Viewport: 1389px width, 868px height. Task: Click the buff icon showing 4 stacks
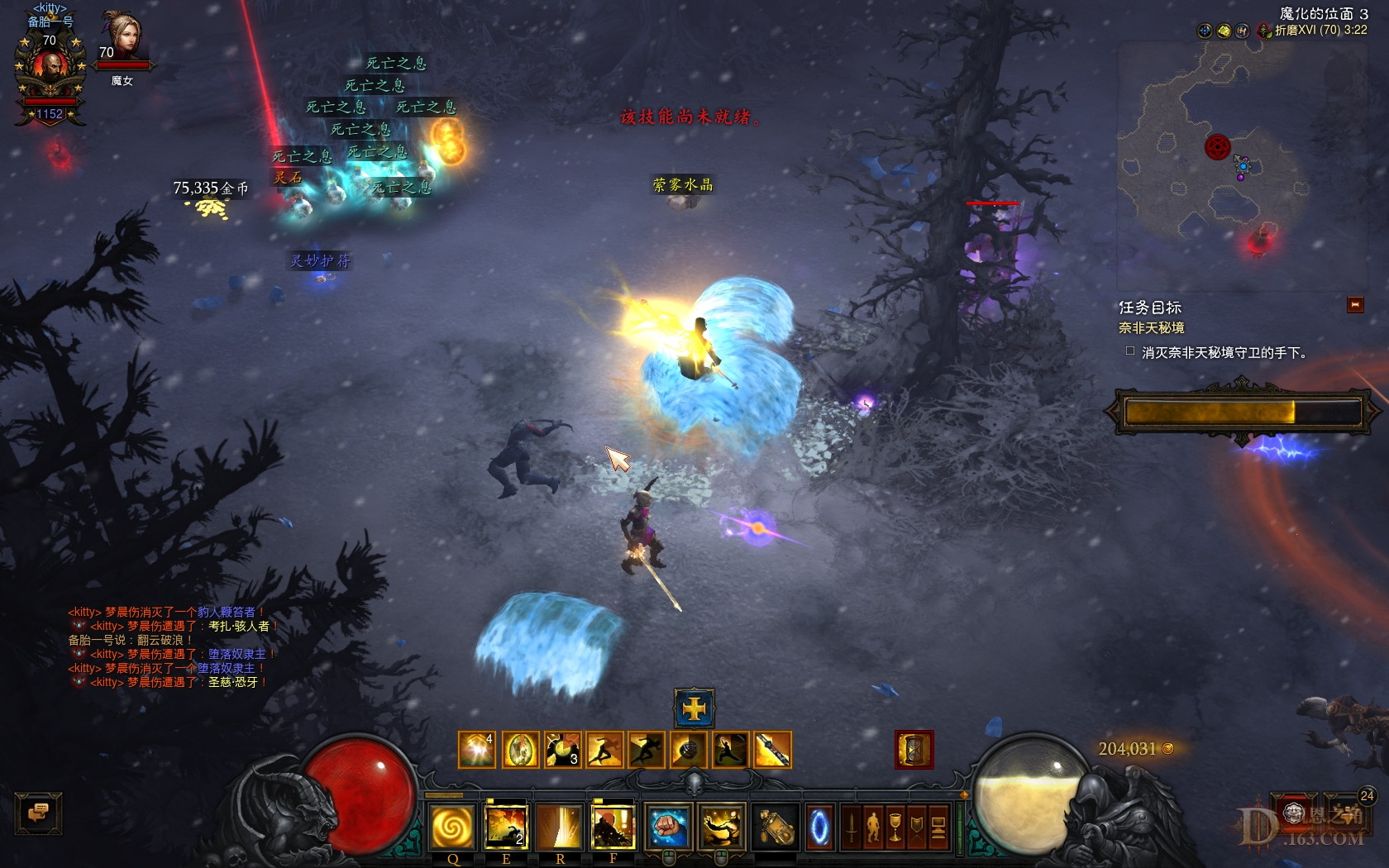click(x=476, y=748)
